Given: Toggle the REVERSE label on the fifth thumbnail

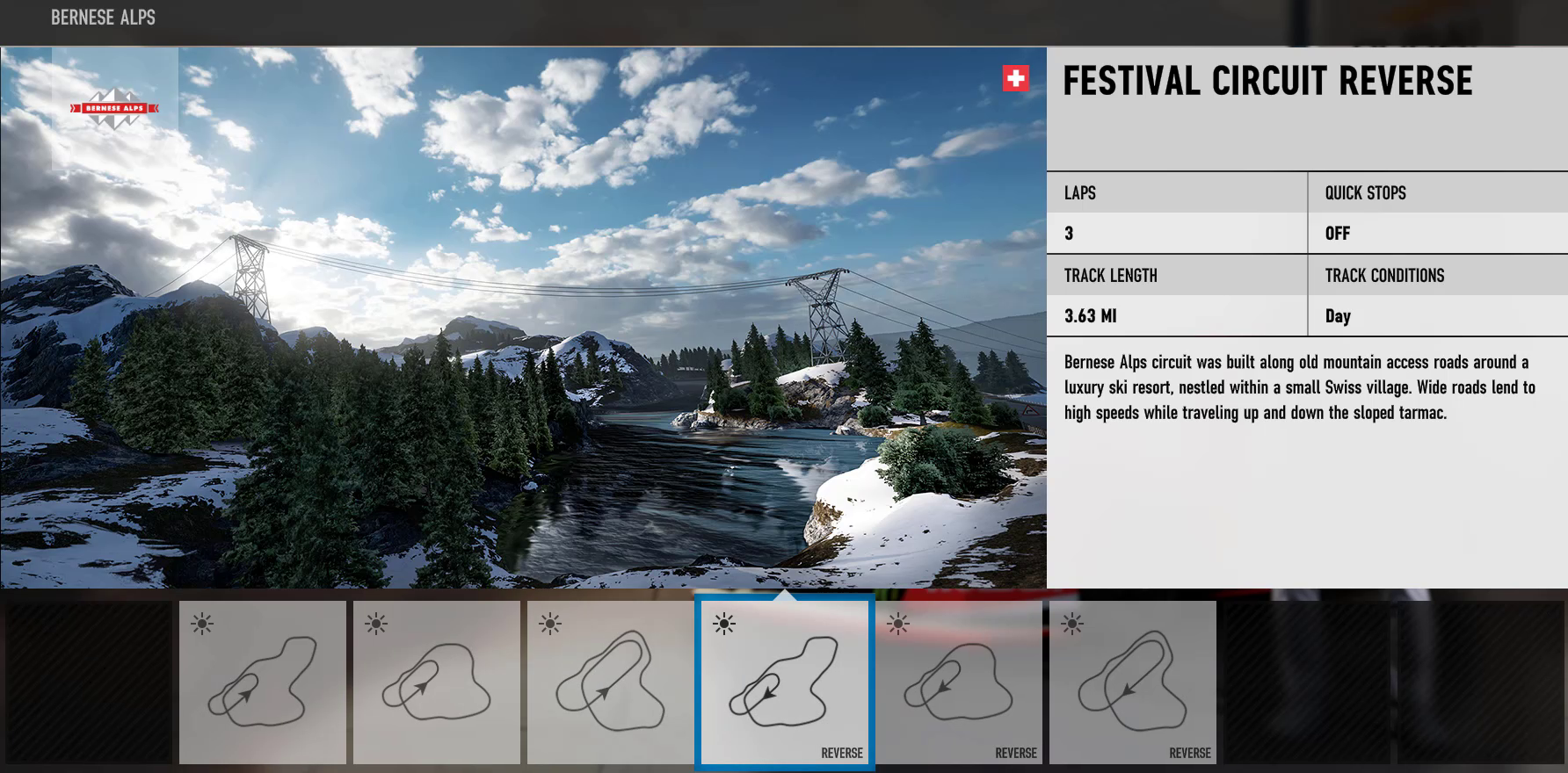Looking at the screenshot, I should pos(1015,753).
